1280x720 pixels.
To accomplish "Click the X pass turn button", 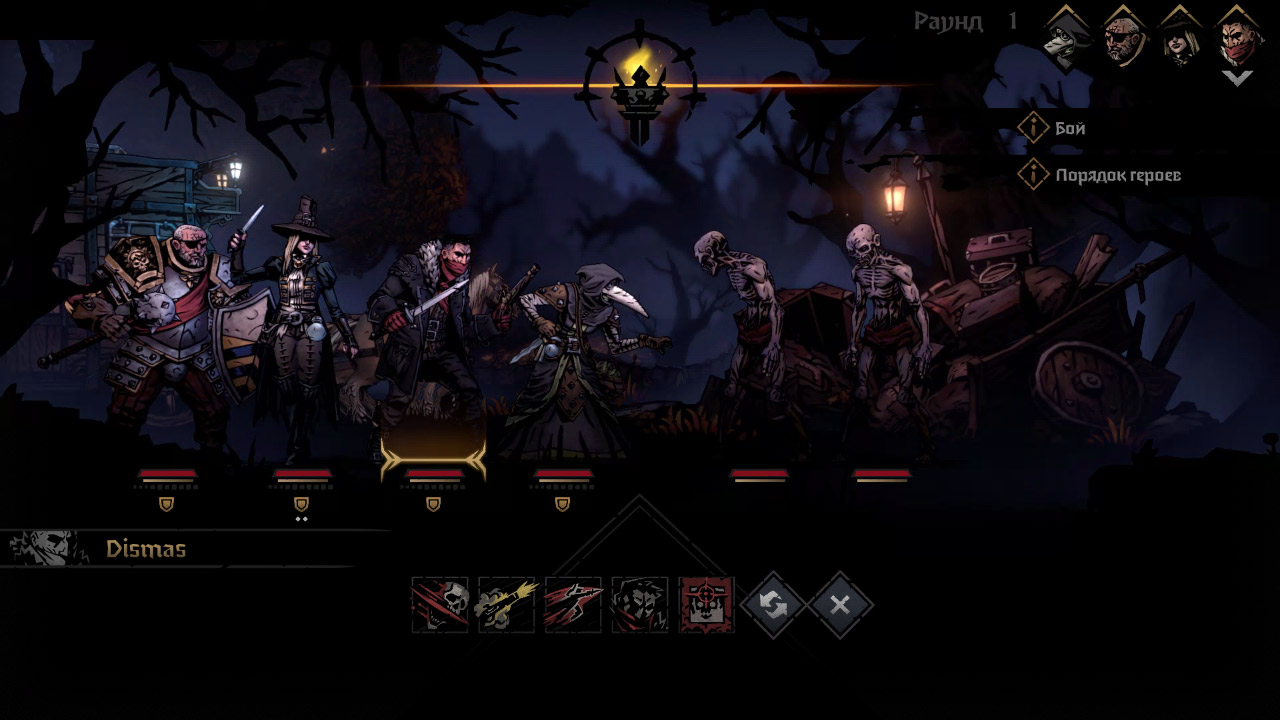I will click(840, 604).
